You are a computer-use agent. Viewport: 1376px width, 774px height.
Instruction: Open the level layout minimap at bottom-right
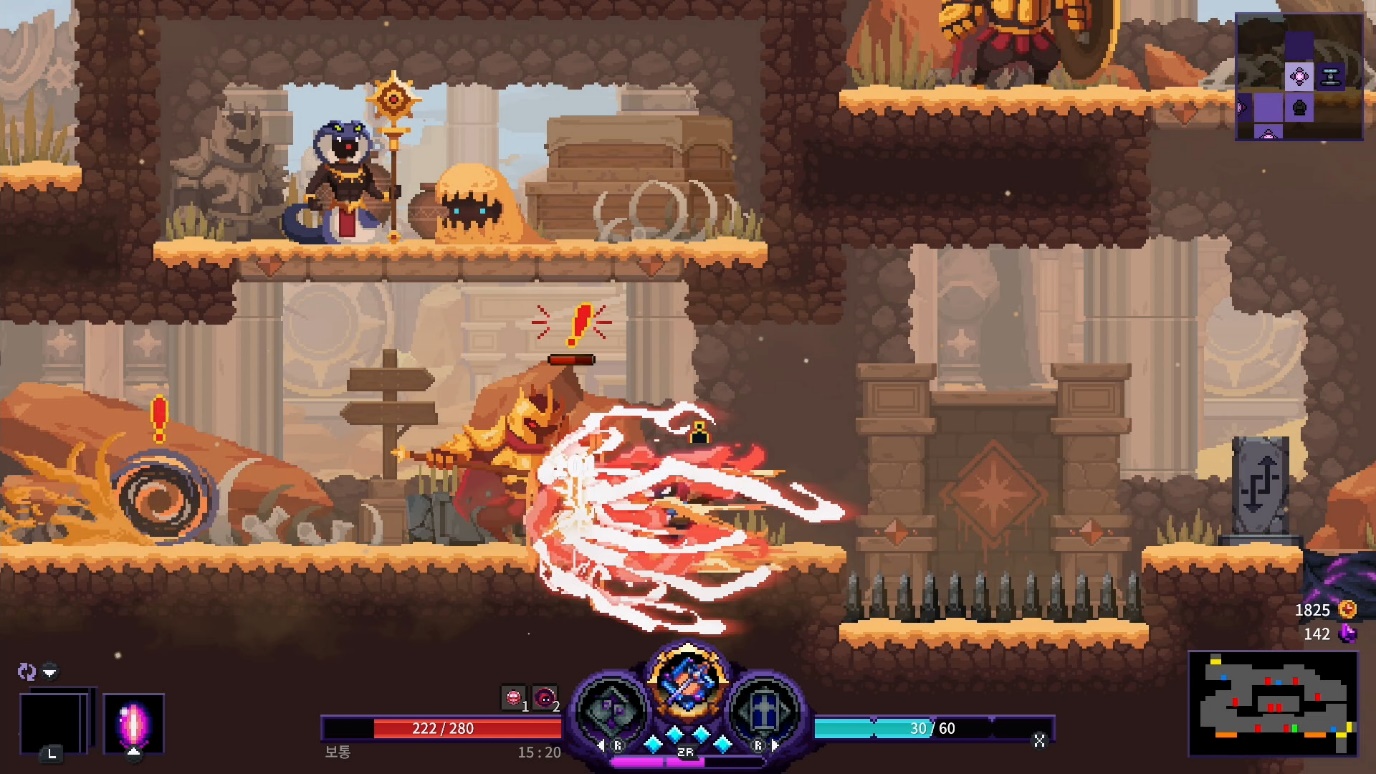[1273, 703]
